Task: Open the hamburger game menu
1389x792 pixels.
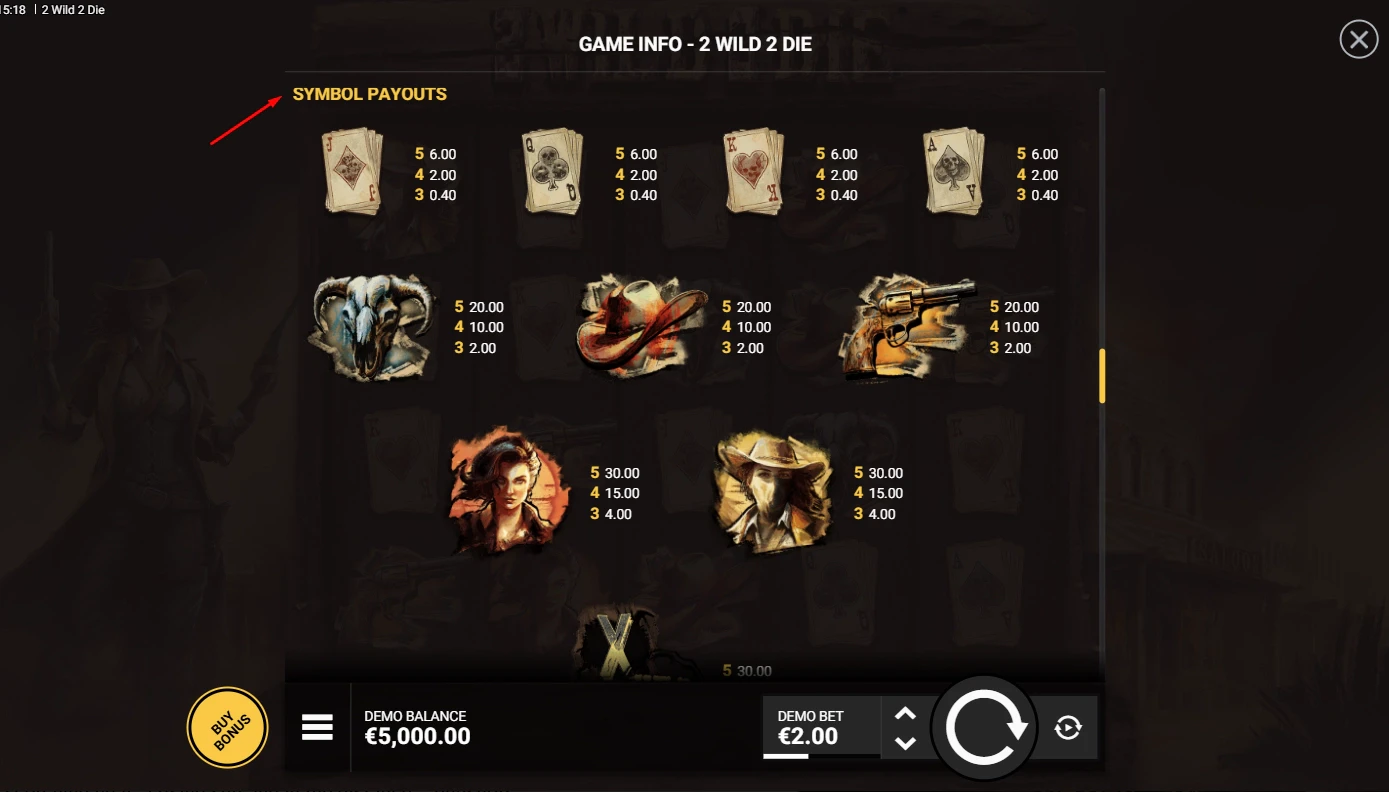Action: (x=317, y=727)
